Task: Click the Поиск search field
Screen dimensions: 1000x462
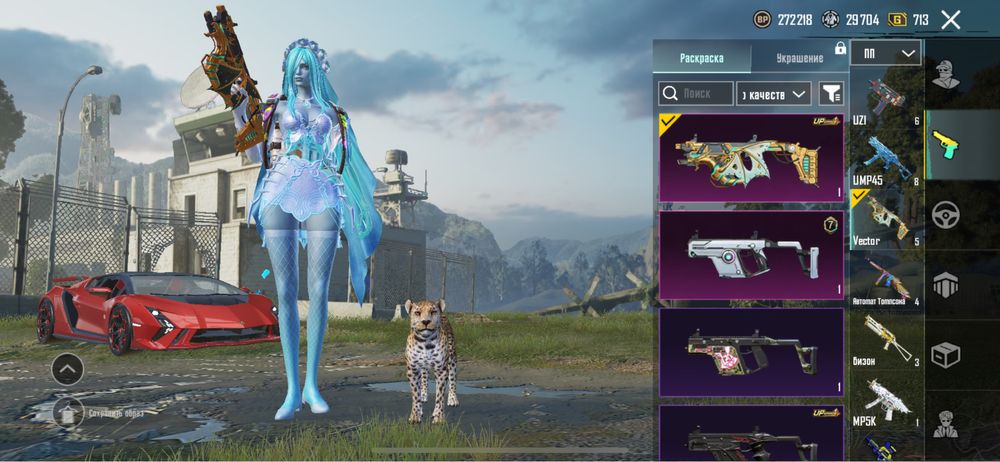Action: tap(696, 94)
